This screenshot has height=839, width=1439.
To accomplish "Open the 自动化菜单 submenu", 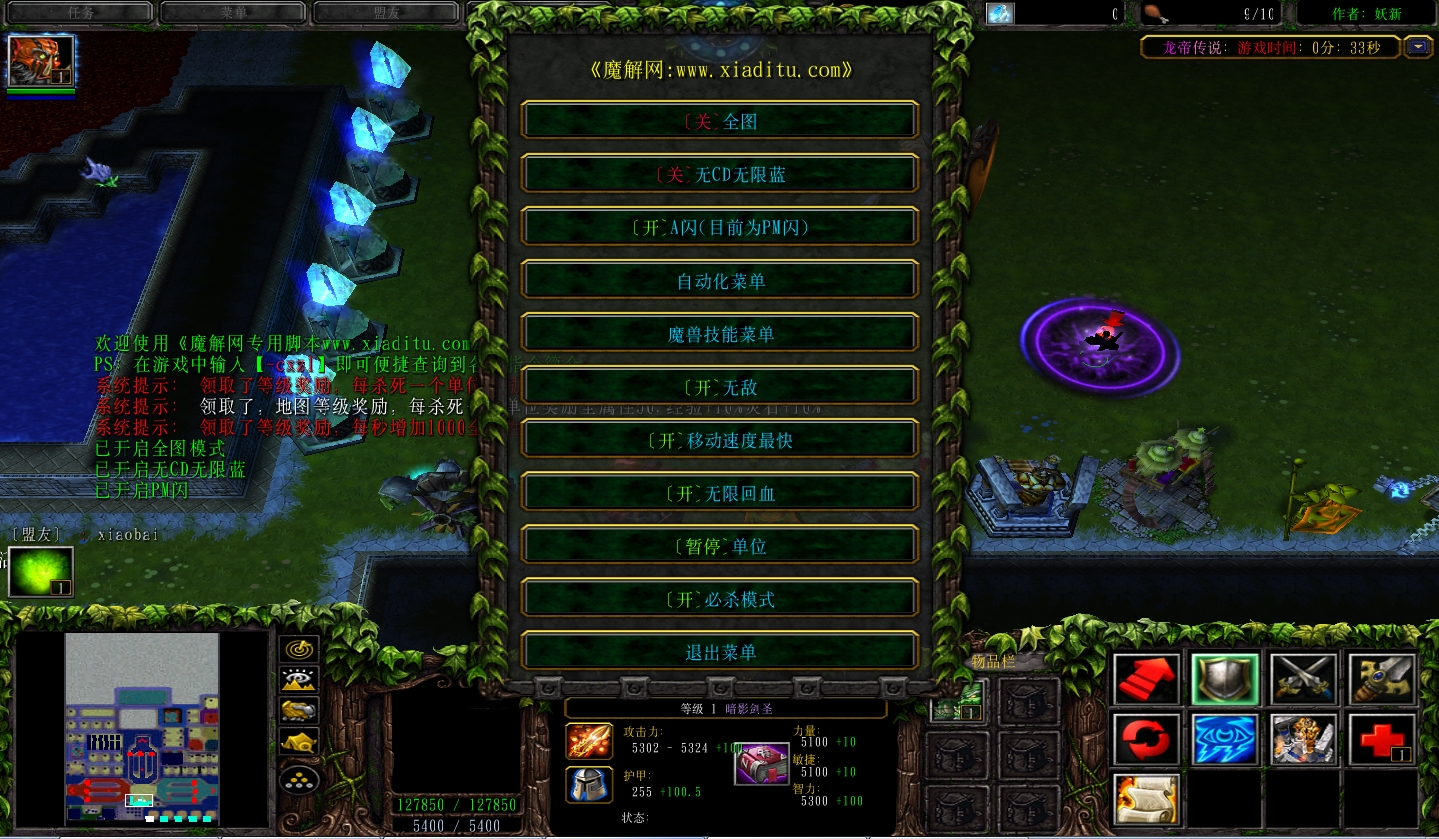I will click(x=720, y=281).
